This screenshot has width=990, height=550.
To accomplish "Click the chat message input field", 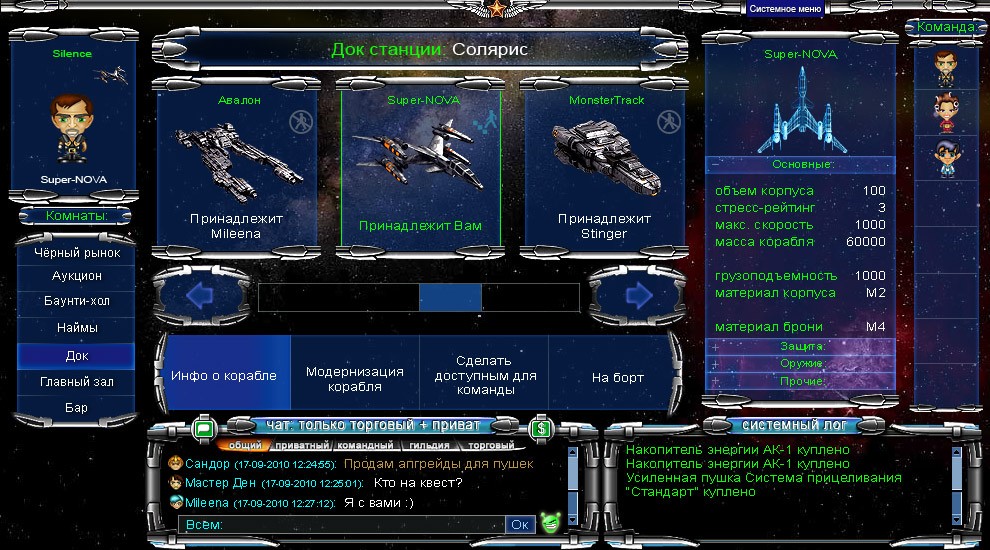I will point(340,524).
